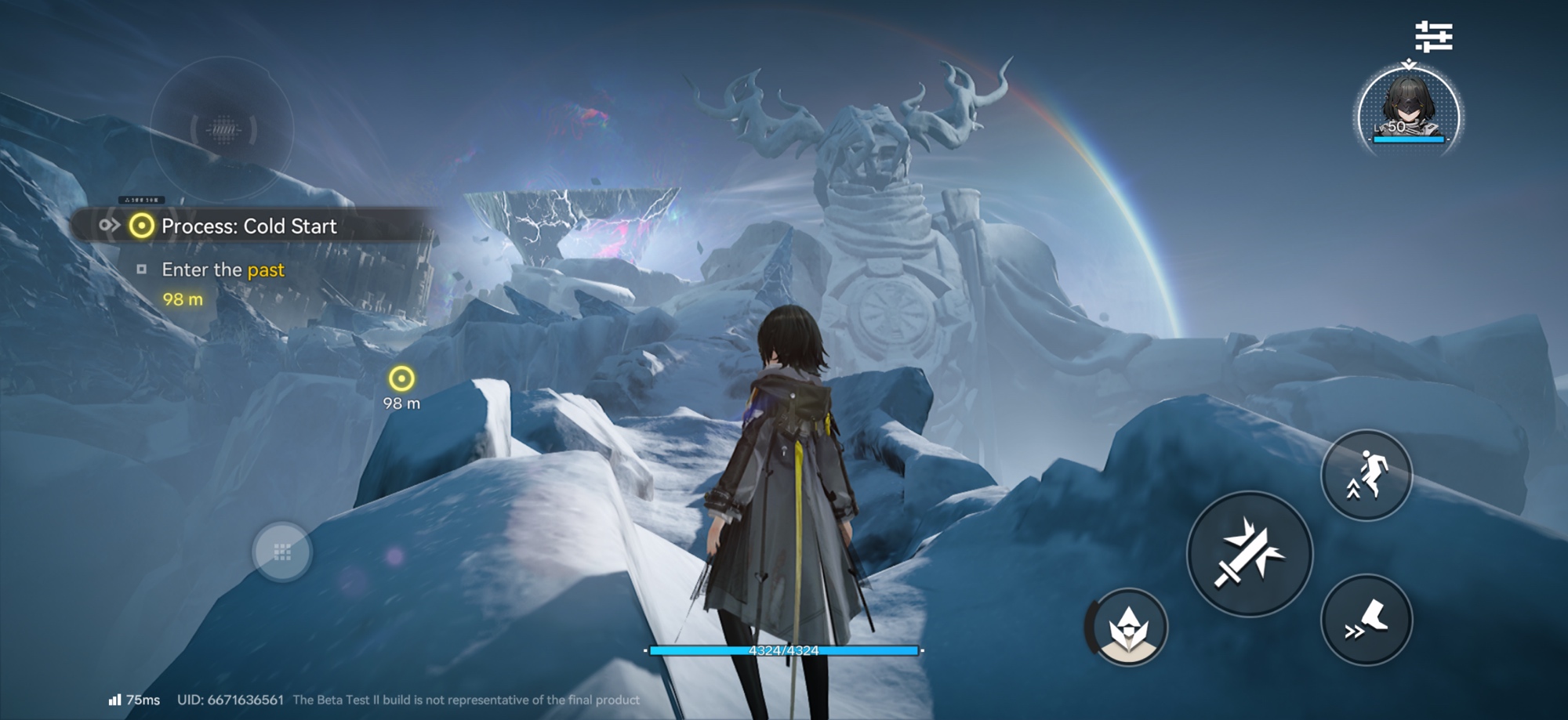Use the dodge dash boot button

click(1367, 620)
